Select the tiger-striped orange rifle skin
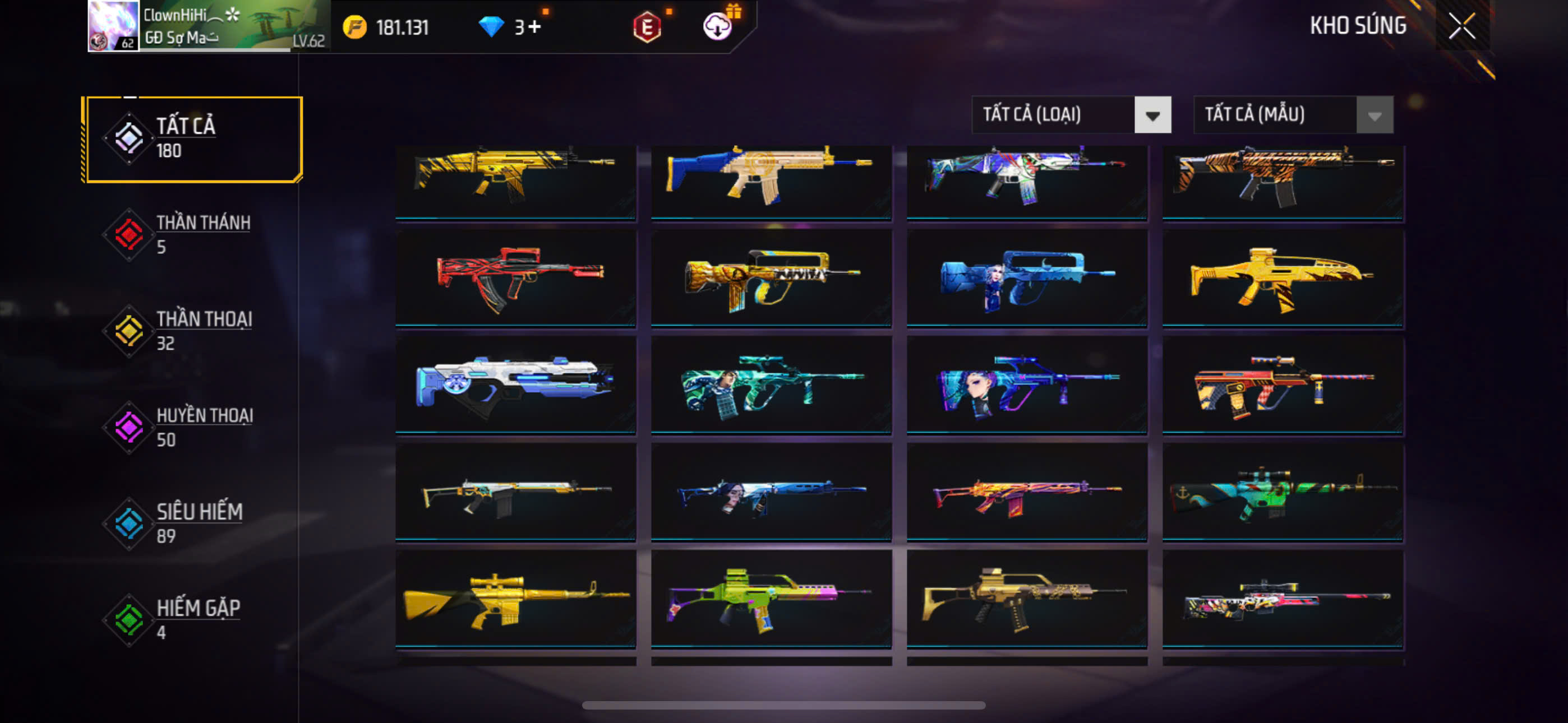 (1283, 180)
